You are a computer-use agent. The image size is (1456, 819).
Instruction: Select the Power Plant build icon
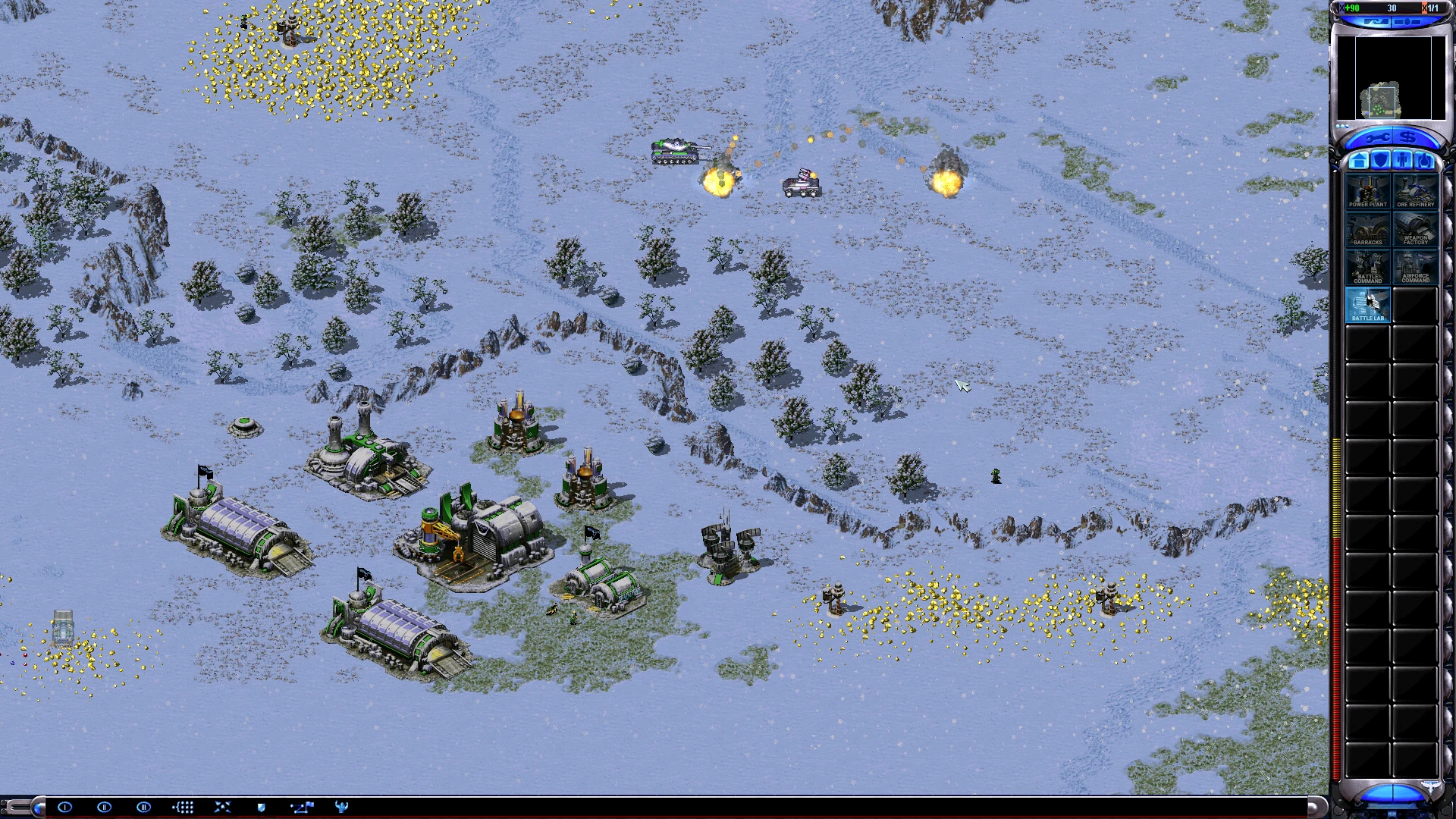click(x=1367, y=191)
